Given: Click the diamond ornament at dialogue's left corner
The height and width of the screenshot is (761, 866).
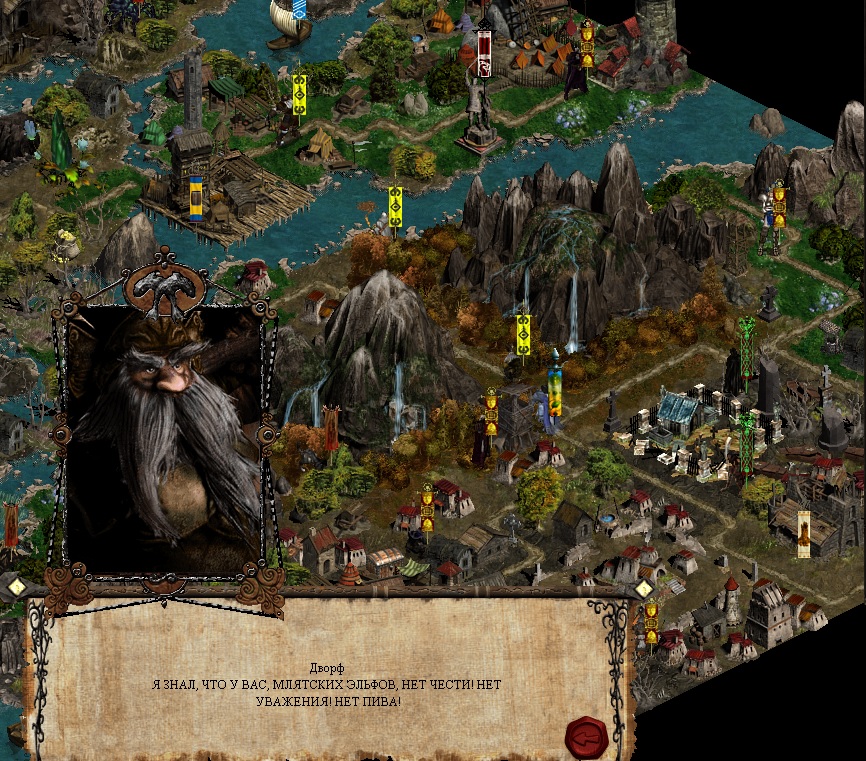Looking at the screenshot, I should tap(17, 588).
